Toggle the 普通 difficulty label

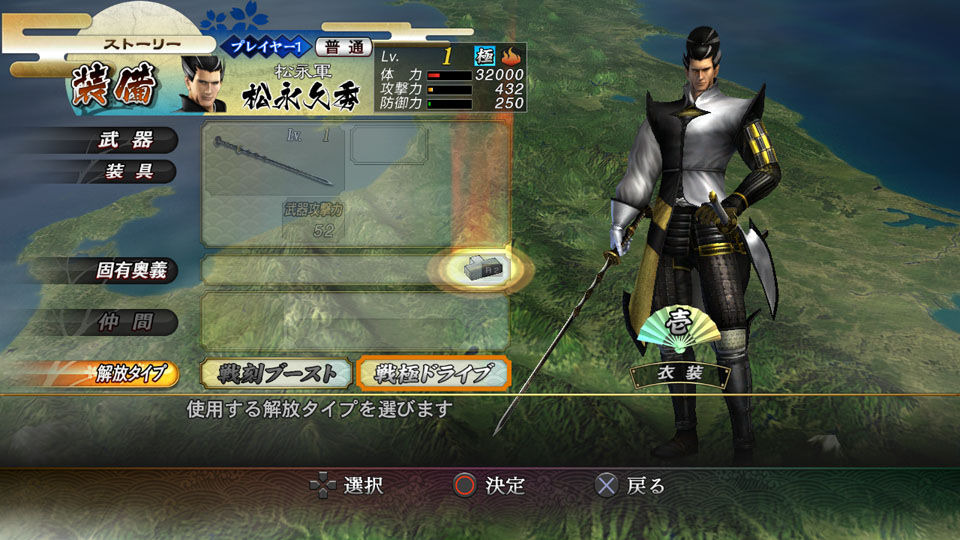tap(344, 47)
